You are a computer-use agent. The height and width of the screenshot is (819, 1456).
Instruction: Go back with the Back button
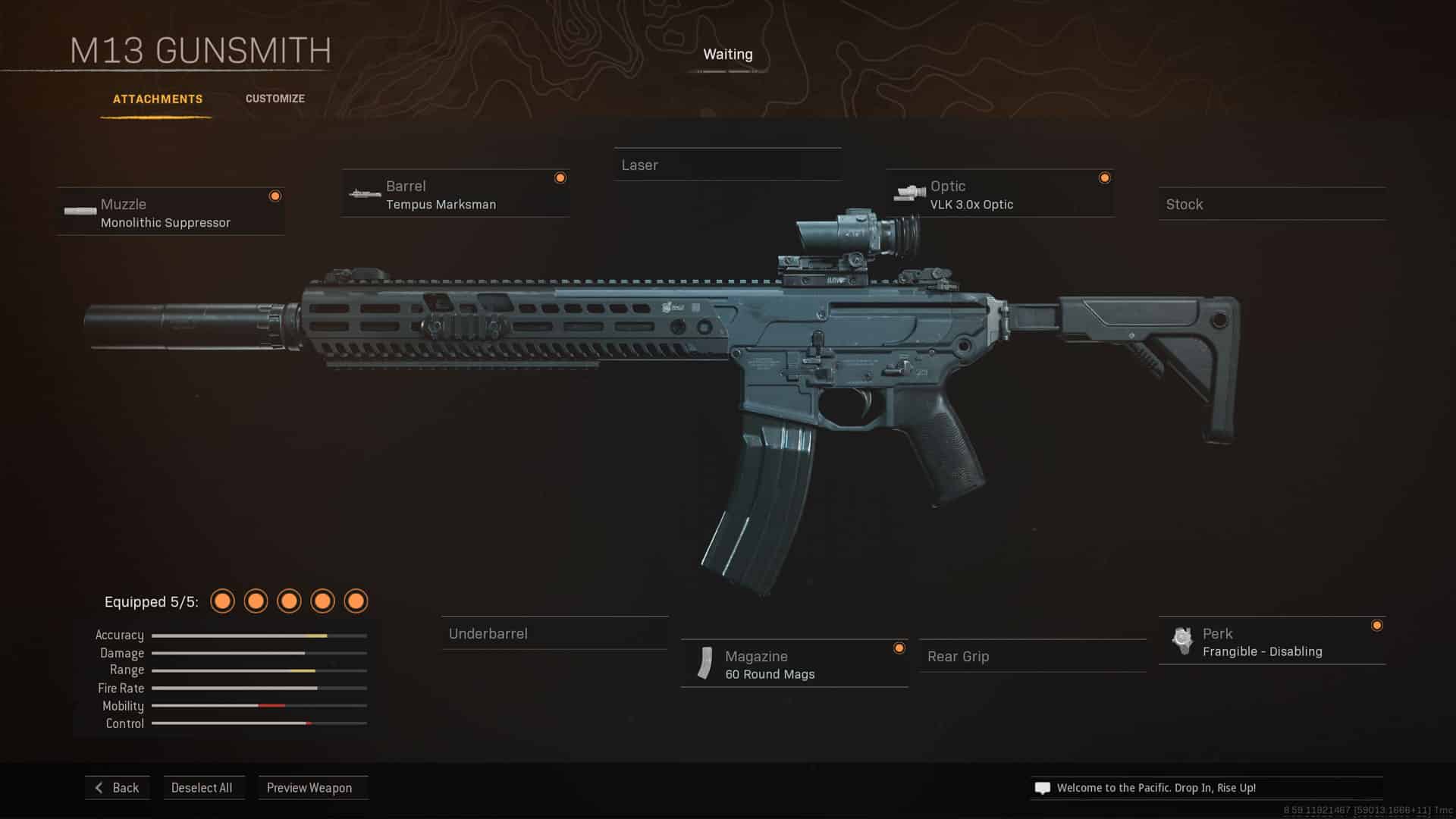[x=118, y=788]
